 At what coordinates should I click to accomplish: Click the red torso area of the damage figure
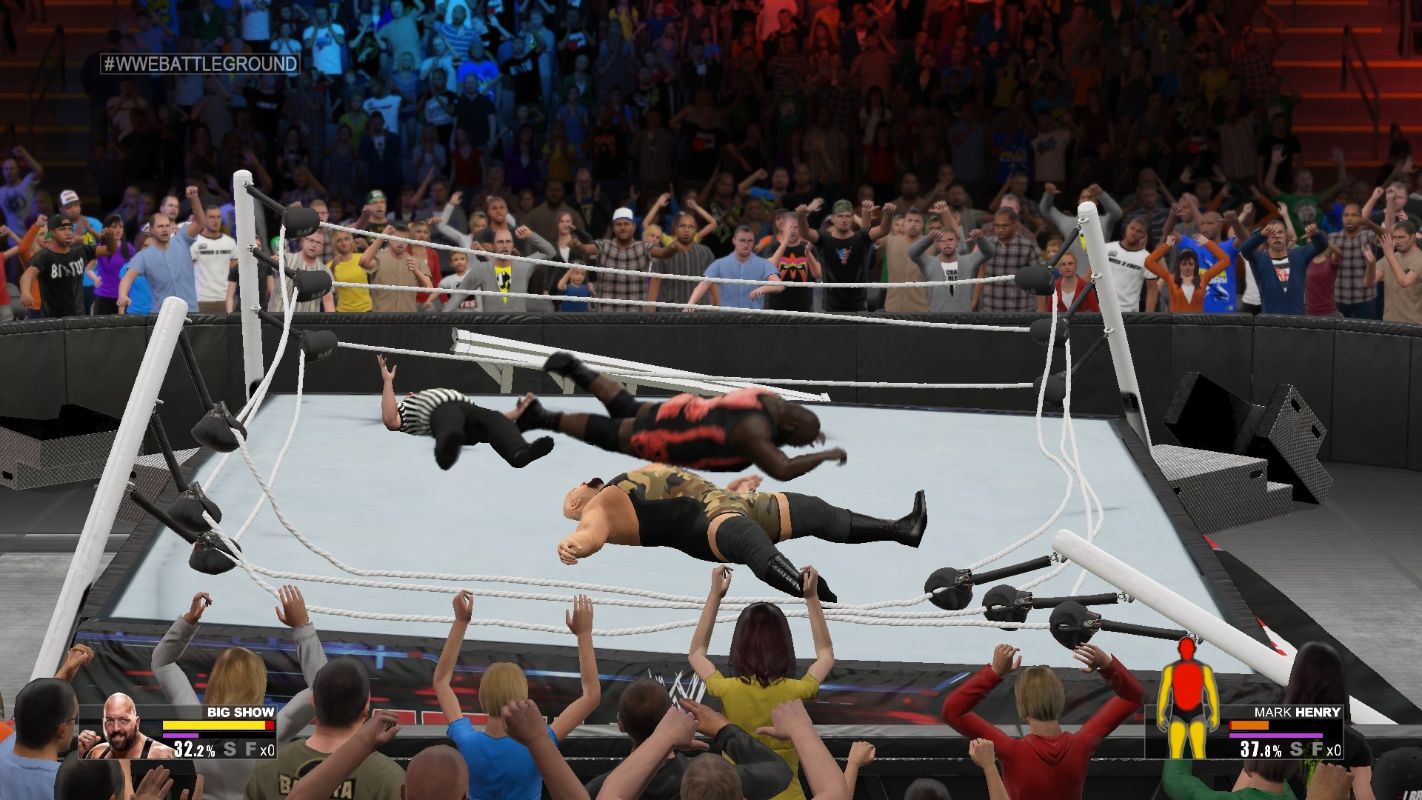point(1186,684)
